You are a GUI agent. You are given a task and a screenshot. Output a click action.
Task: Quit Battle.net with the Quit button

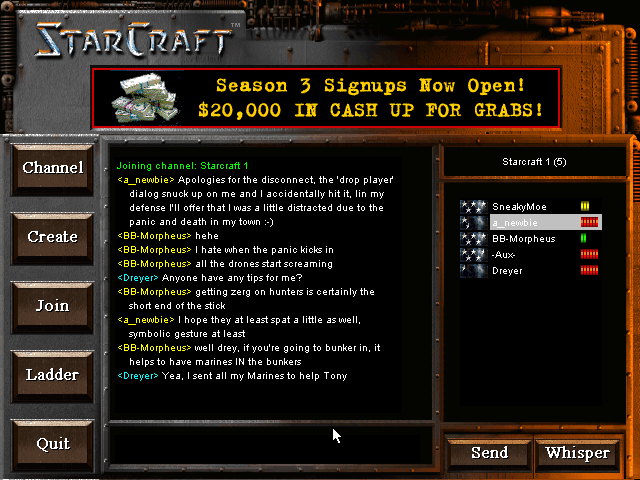pyautogui.click(x=53, y=444)
